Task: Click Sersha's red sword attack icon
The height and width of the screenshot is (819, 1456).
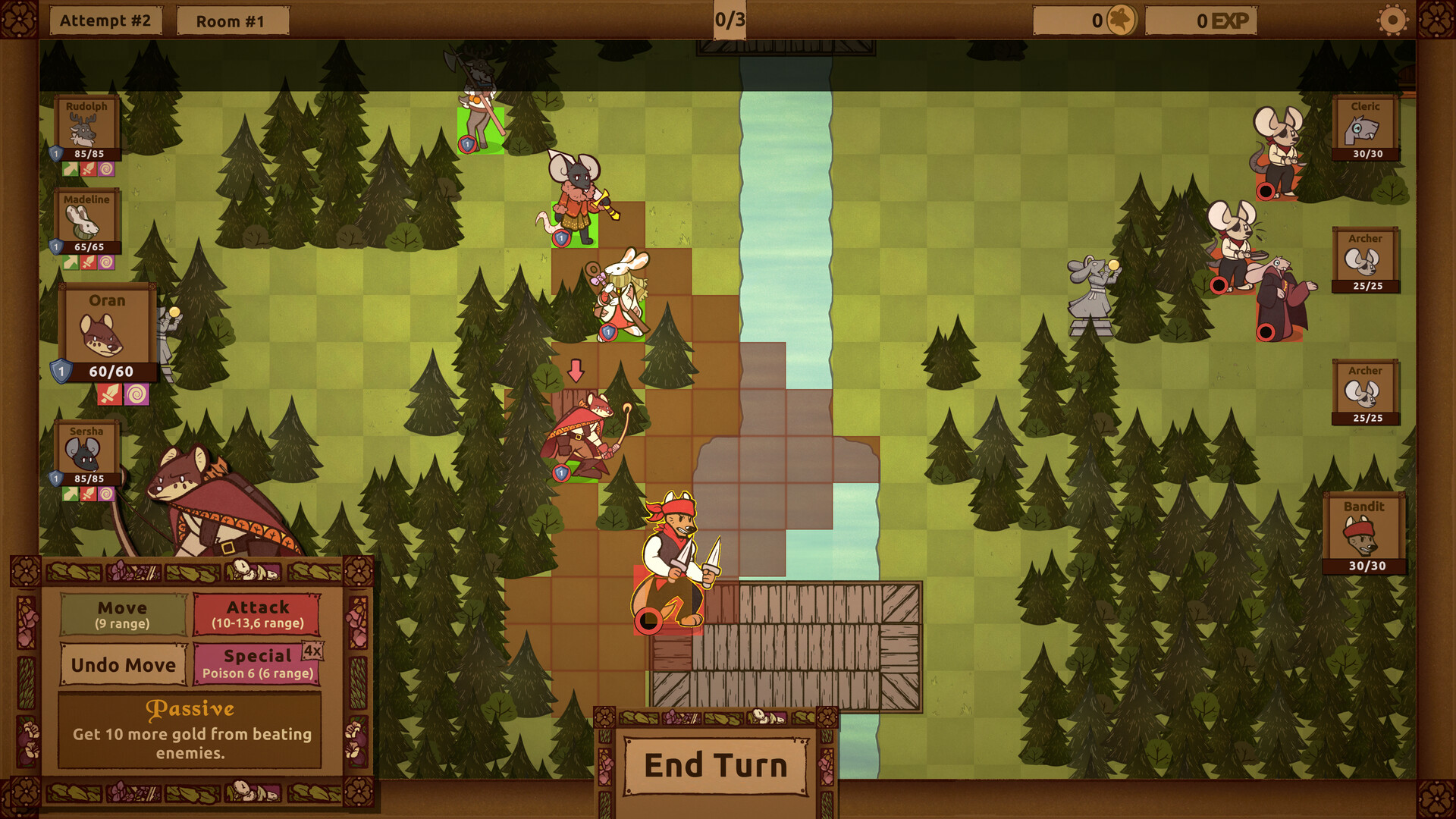Action: coord(88,492)
